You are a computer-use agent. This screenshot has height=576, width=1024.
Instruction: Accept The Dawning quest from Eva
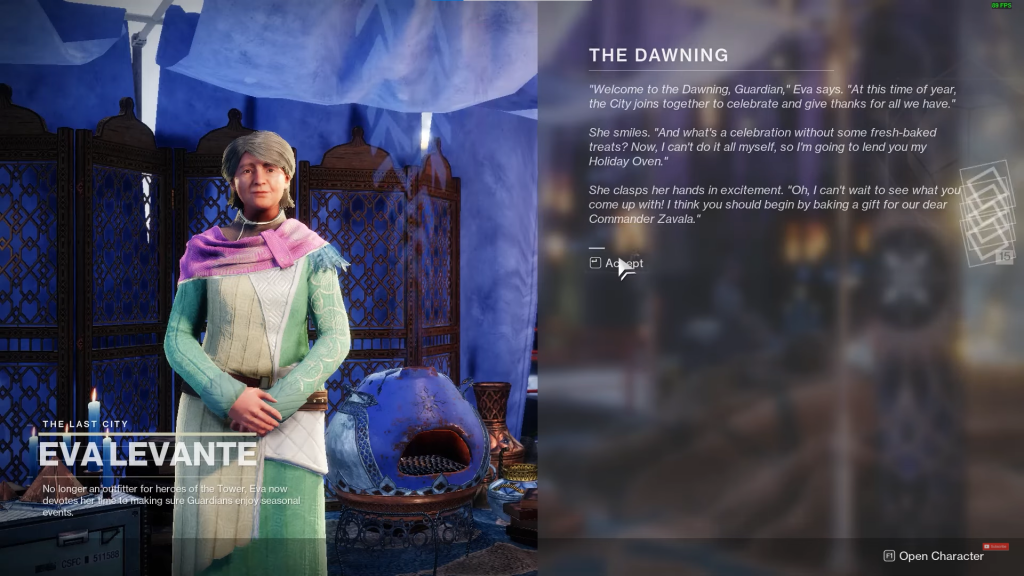pos(617,263)
